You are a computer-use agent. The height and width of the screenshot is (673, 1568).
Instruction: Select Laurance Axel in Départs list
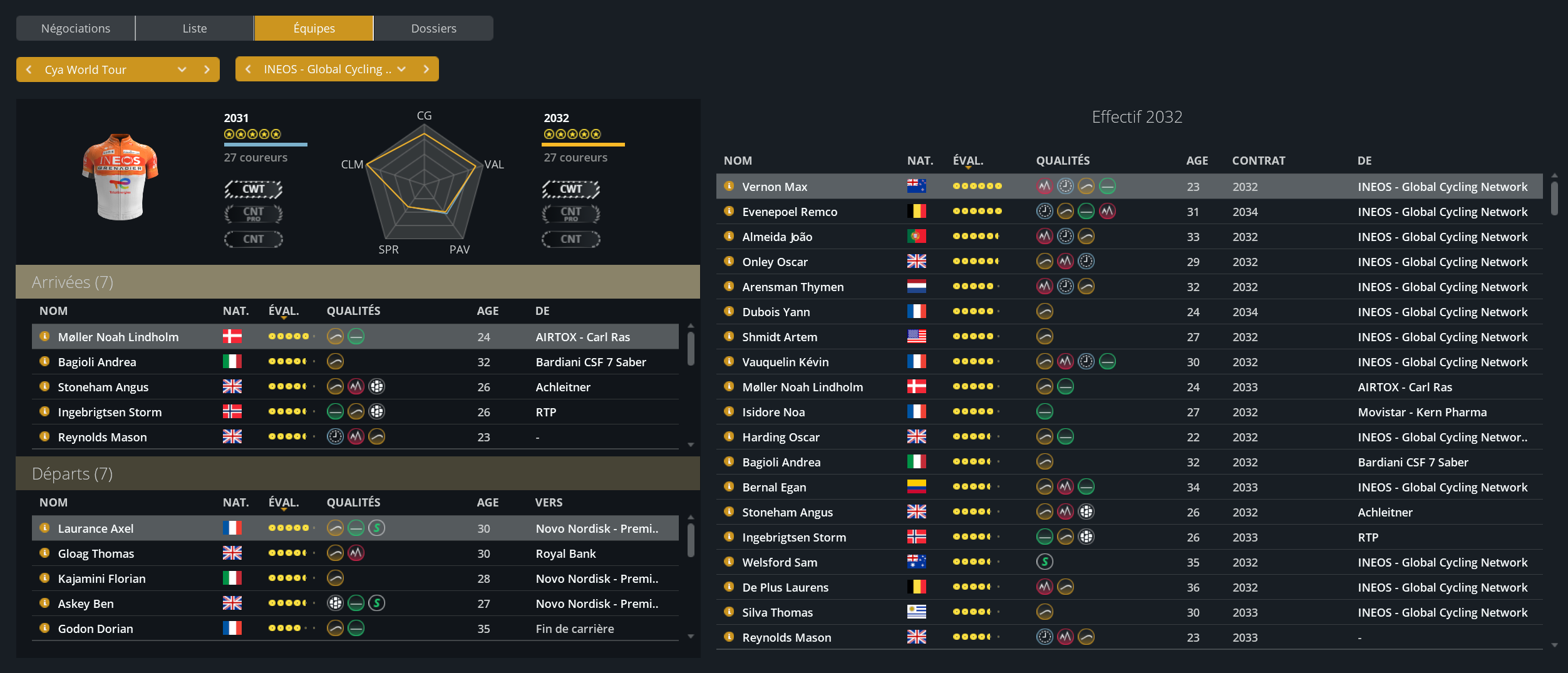(96, 528)
